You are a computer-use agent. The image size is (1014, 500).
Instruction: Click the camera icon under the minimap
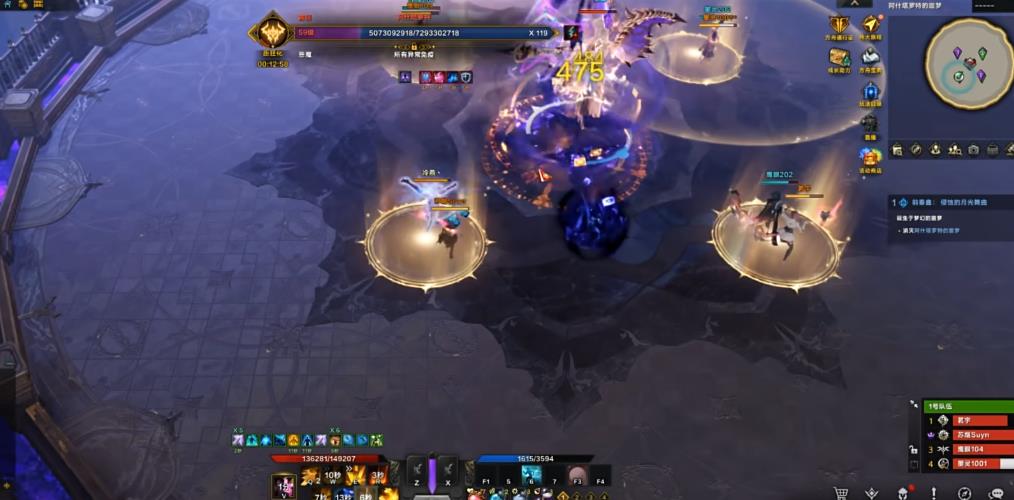[x=973, y=149]
